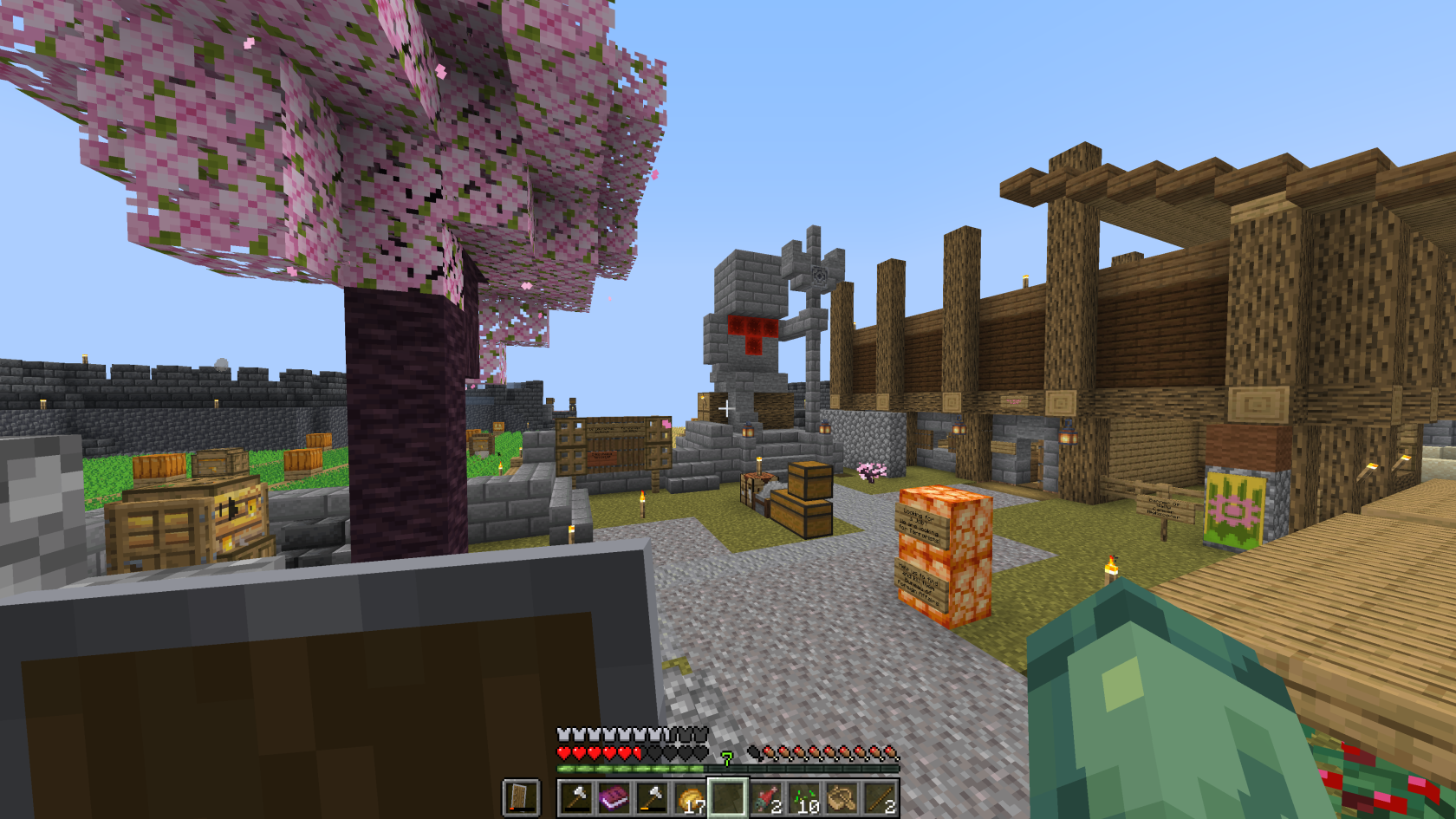Select the sticks slot in hotbar
Image resolution: width=1456 pixels, height=819 pixels.
tap(881, 797)
